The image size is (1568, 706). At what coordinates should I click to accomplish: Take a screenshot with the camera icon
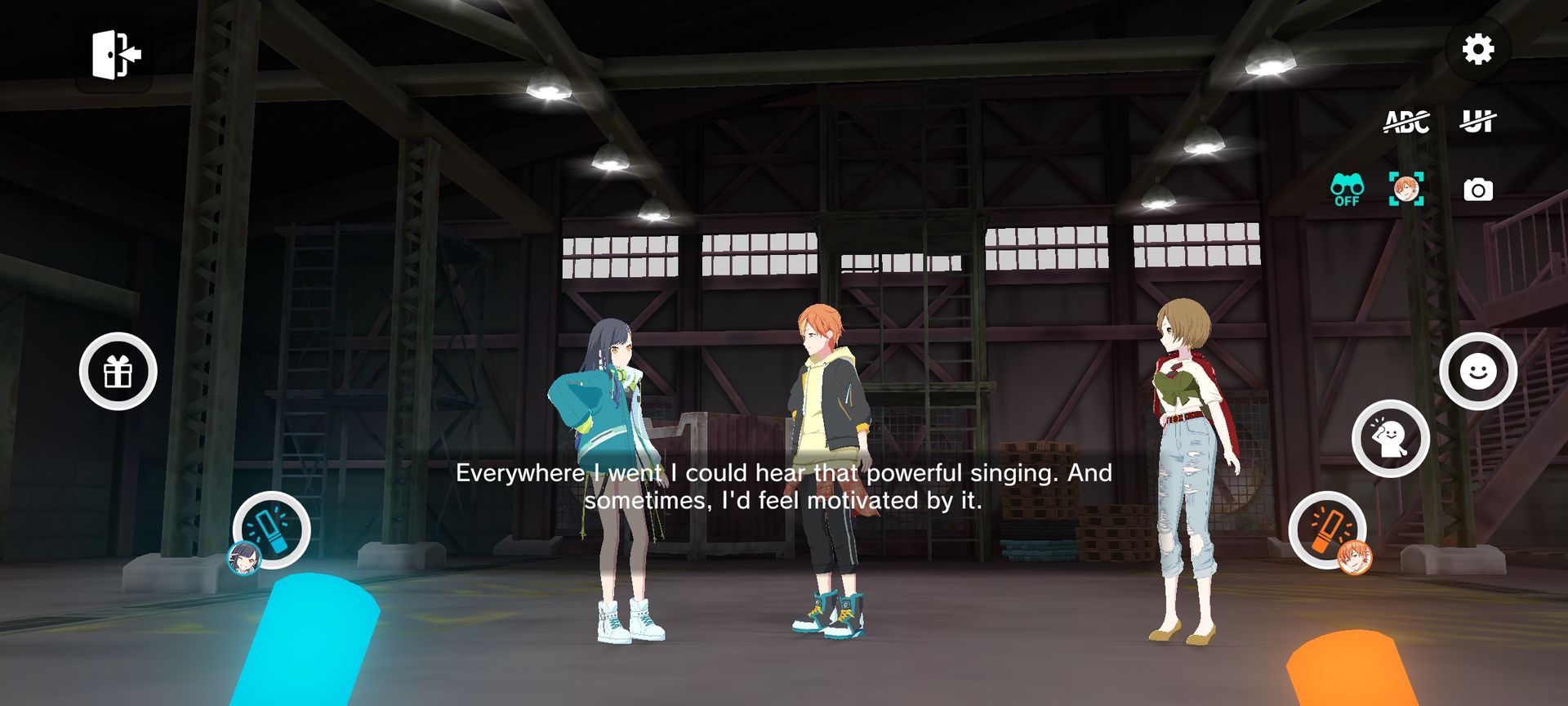(1478, 190)
